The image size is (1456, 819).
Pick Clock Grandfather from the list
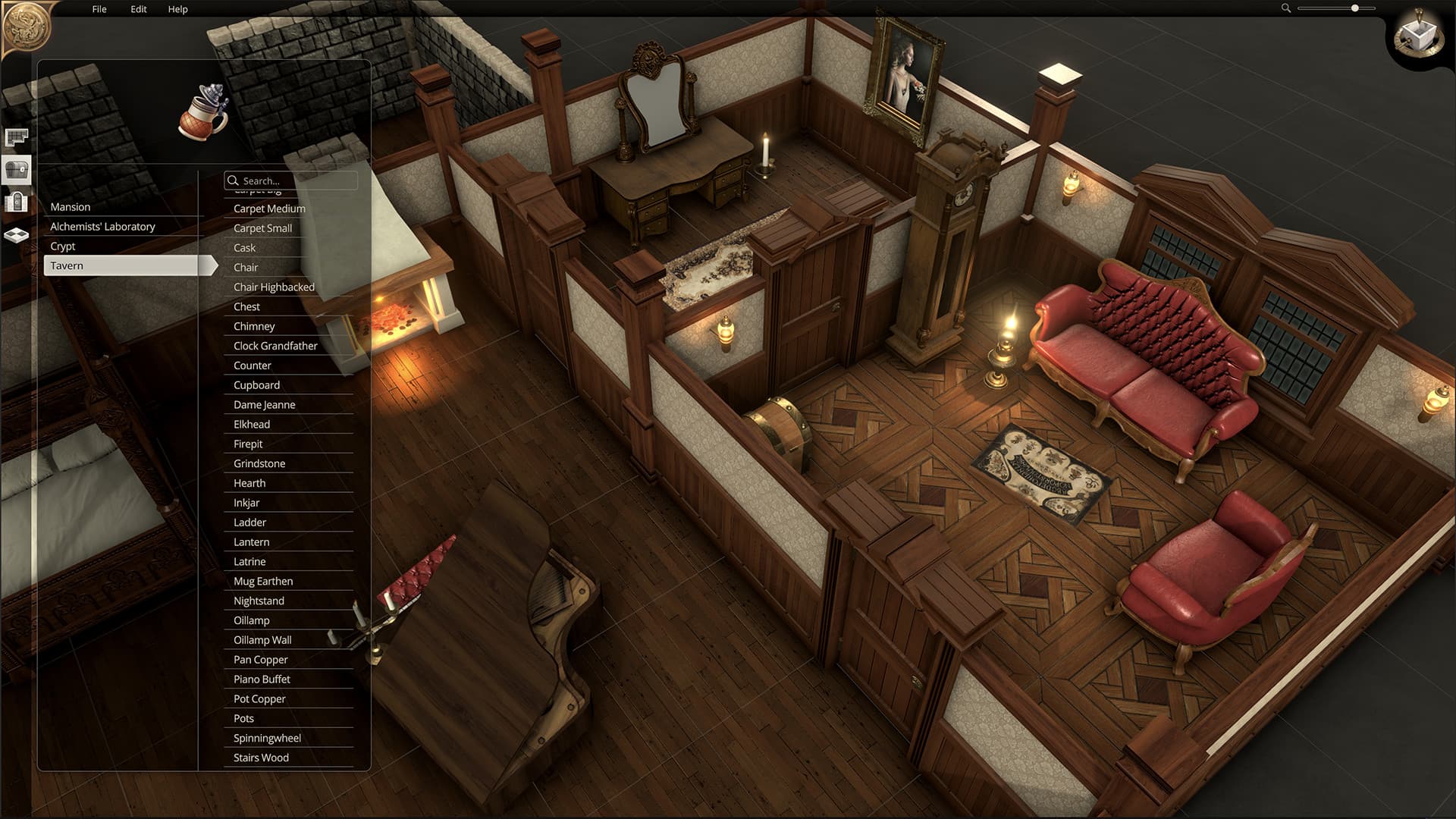pyautogui.click(x=275, y=346)
